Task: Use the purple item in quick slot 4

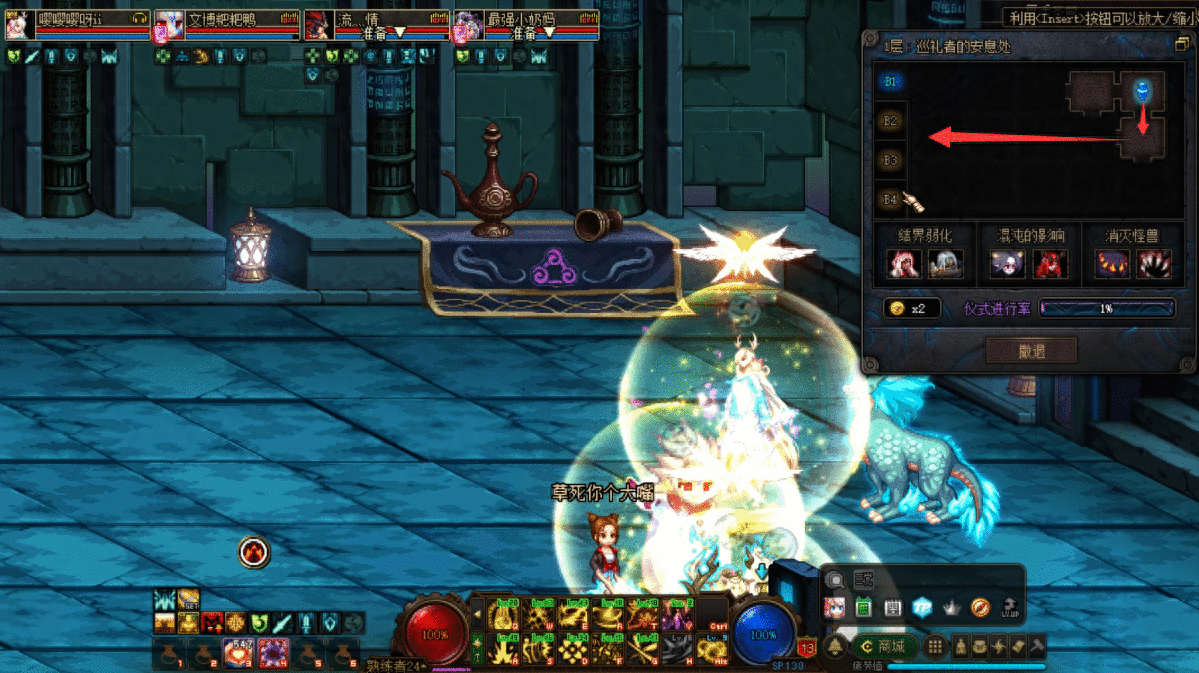Action: point(273,653)
